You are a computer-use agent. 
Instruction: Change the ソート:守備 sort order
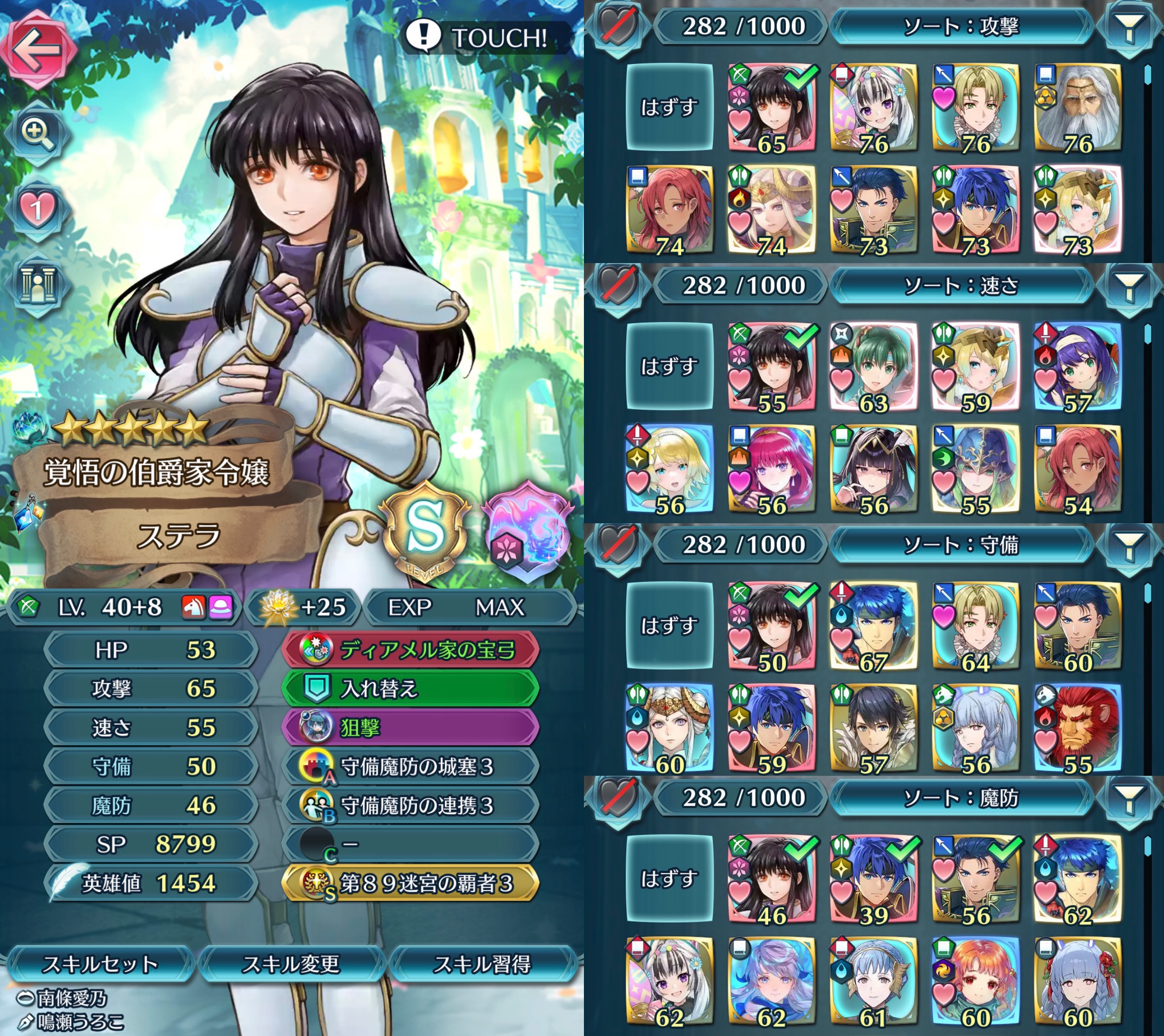coord(962,545)
